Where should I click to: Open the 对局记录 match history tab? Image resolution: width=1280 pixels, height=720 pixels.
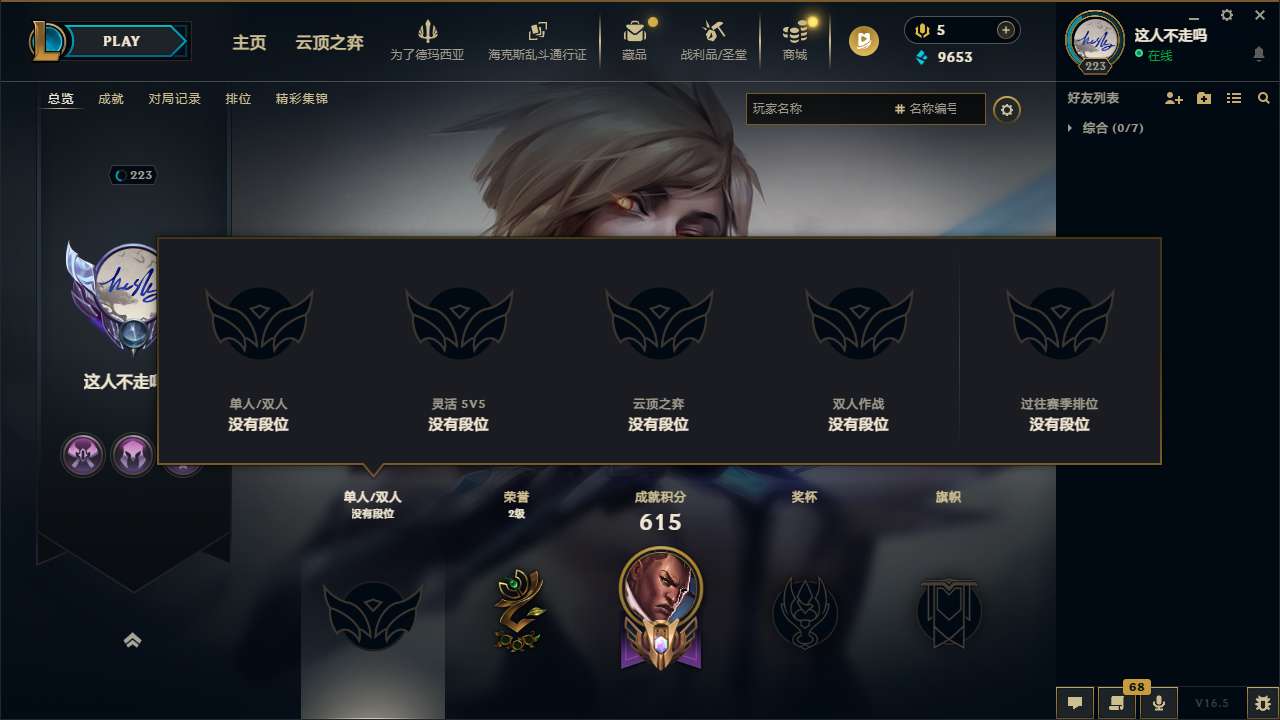tap(175, 99)
